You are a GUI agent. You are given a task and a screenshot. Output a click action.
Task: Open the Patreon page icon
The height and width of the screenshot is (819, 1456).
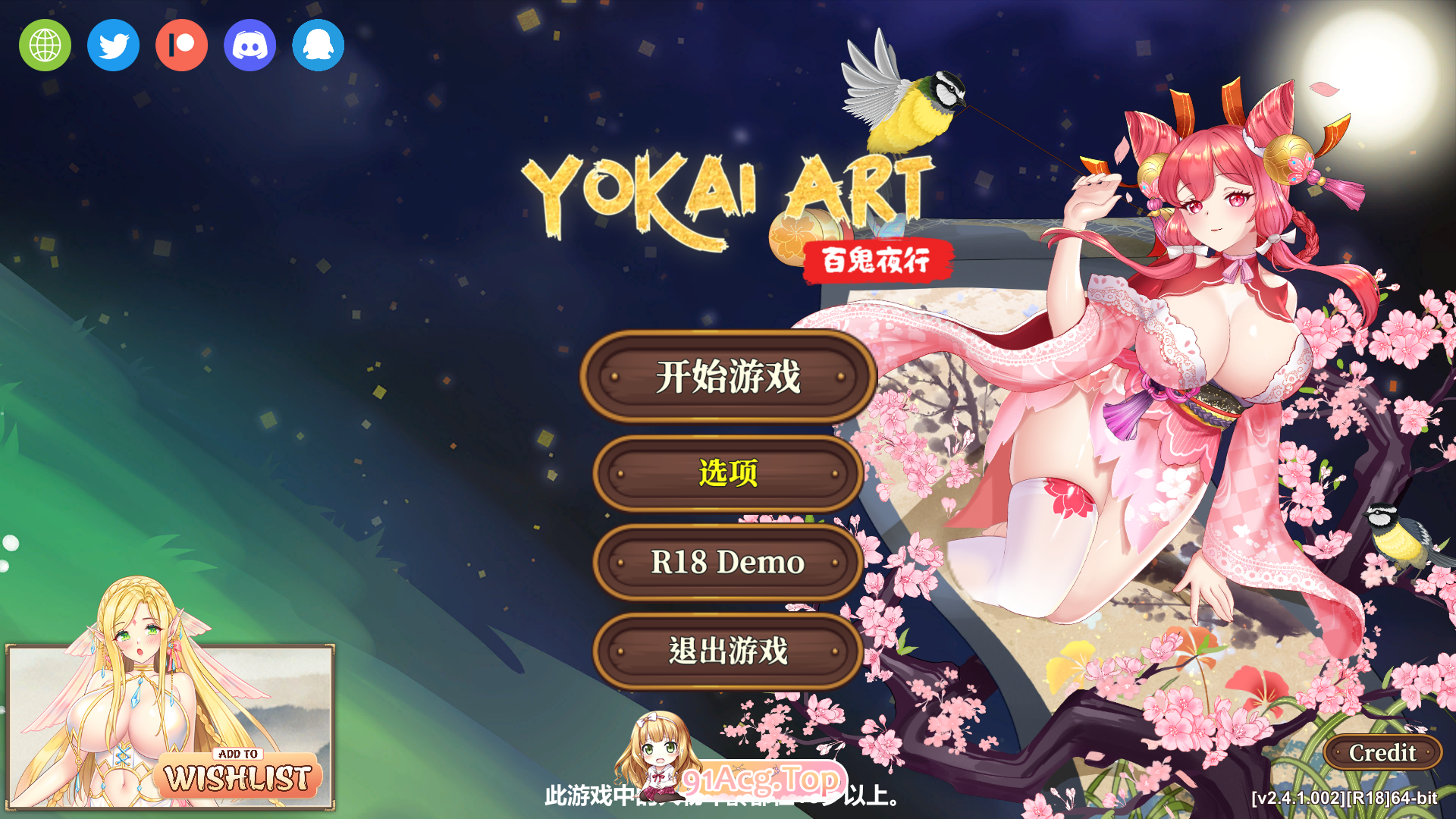(x=180, y=45)
